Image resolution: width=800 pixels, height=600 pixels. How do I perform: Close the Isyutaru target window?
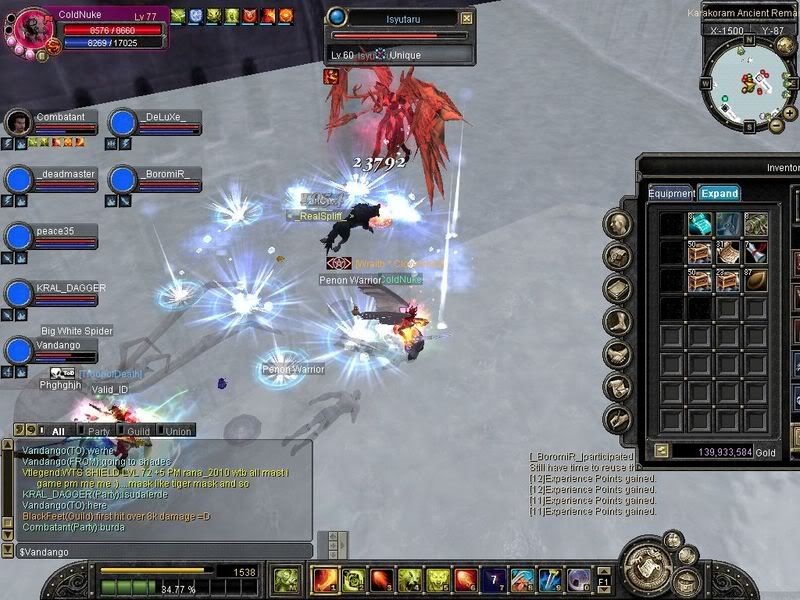coord(466,18)
